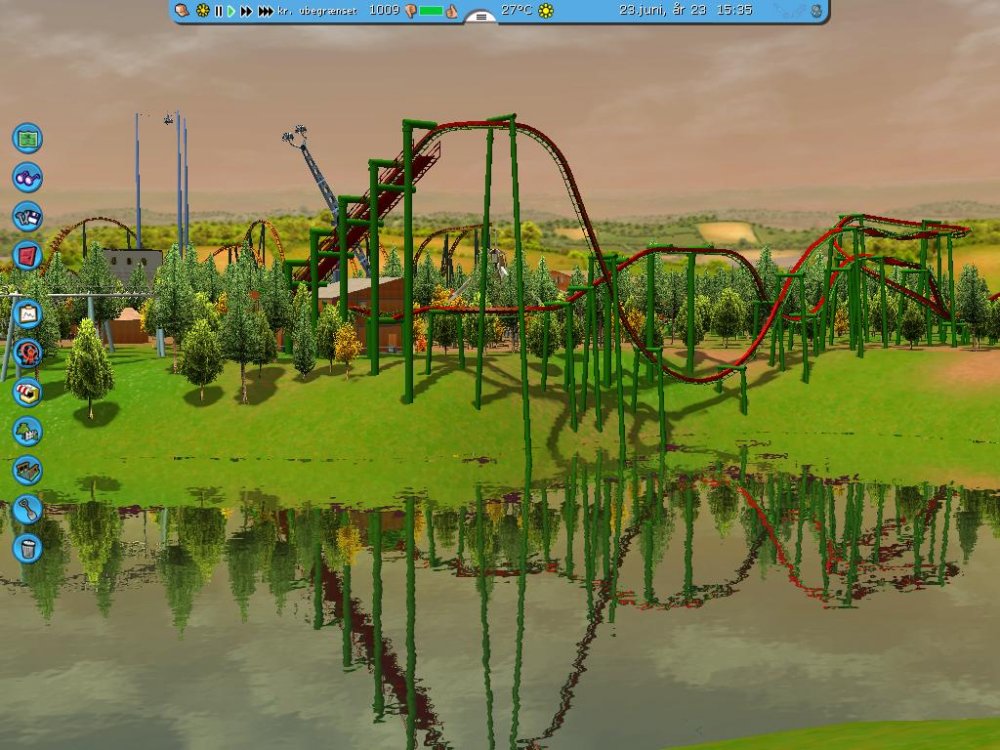Open the red park entrance management panel
The width and height of the screenshot is (1000, 750).
tap(27, 255)
